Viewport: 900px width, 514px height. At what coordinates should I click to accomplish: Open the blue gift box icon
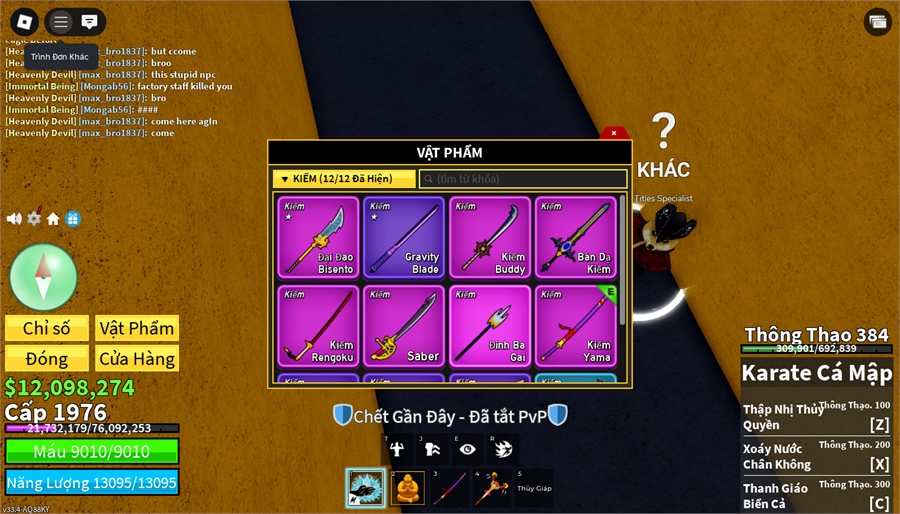(x=73, y=218)
